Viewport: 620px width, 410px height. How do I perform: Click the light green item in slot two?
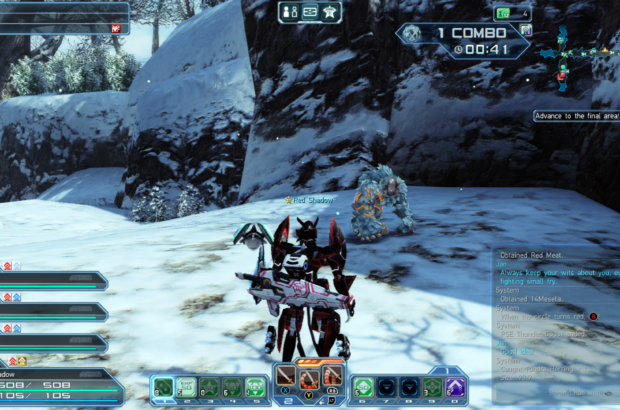(186, 387)
